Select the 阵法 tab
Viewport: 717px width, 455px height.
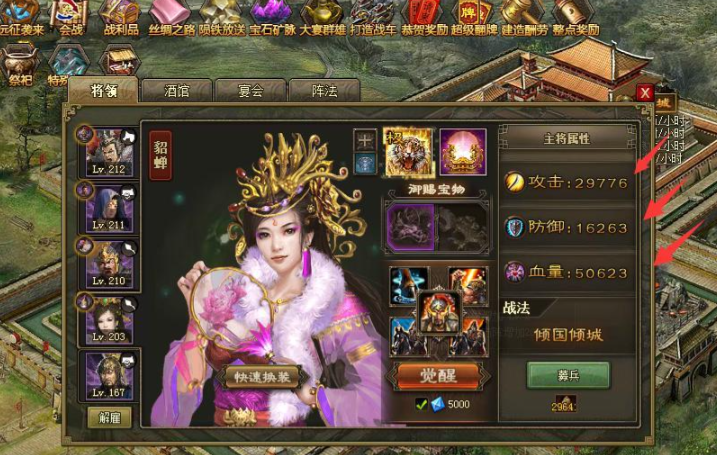click(x=324, y=91)
